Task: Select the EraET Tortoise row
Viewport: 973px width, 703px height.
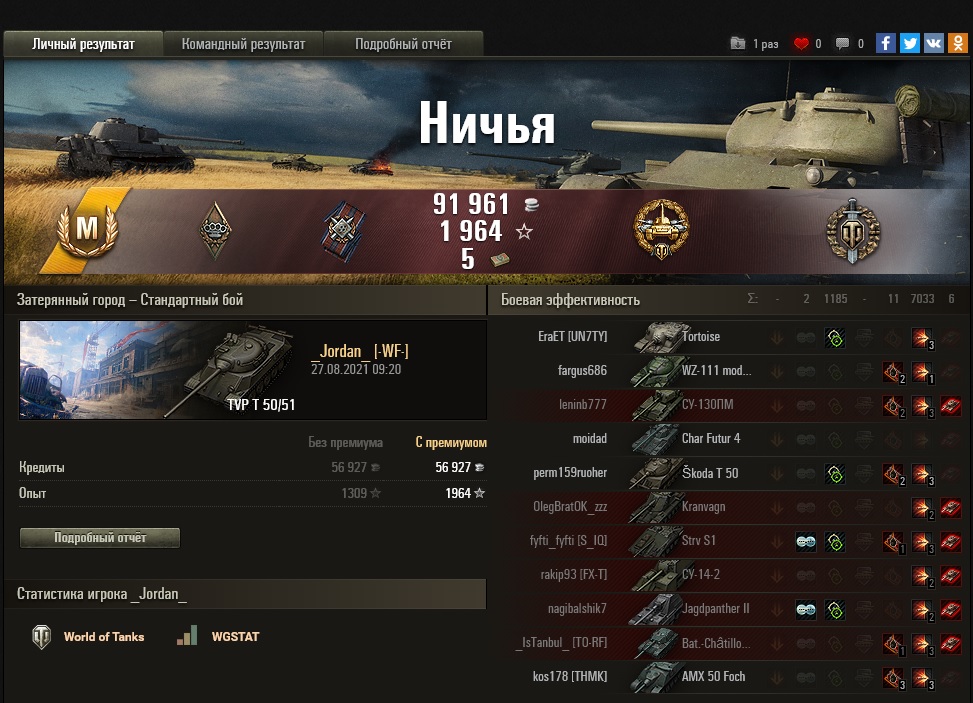Action: point(700,337)
